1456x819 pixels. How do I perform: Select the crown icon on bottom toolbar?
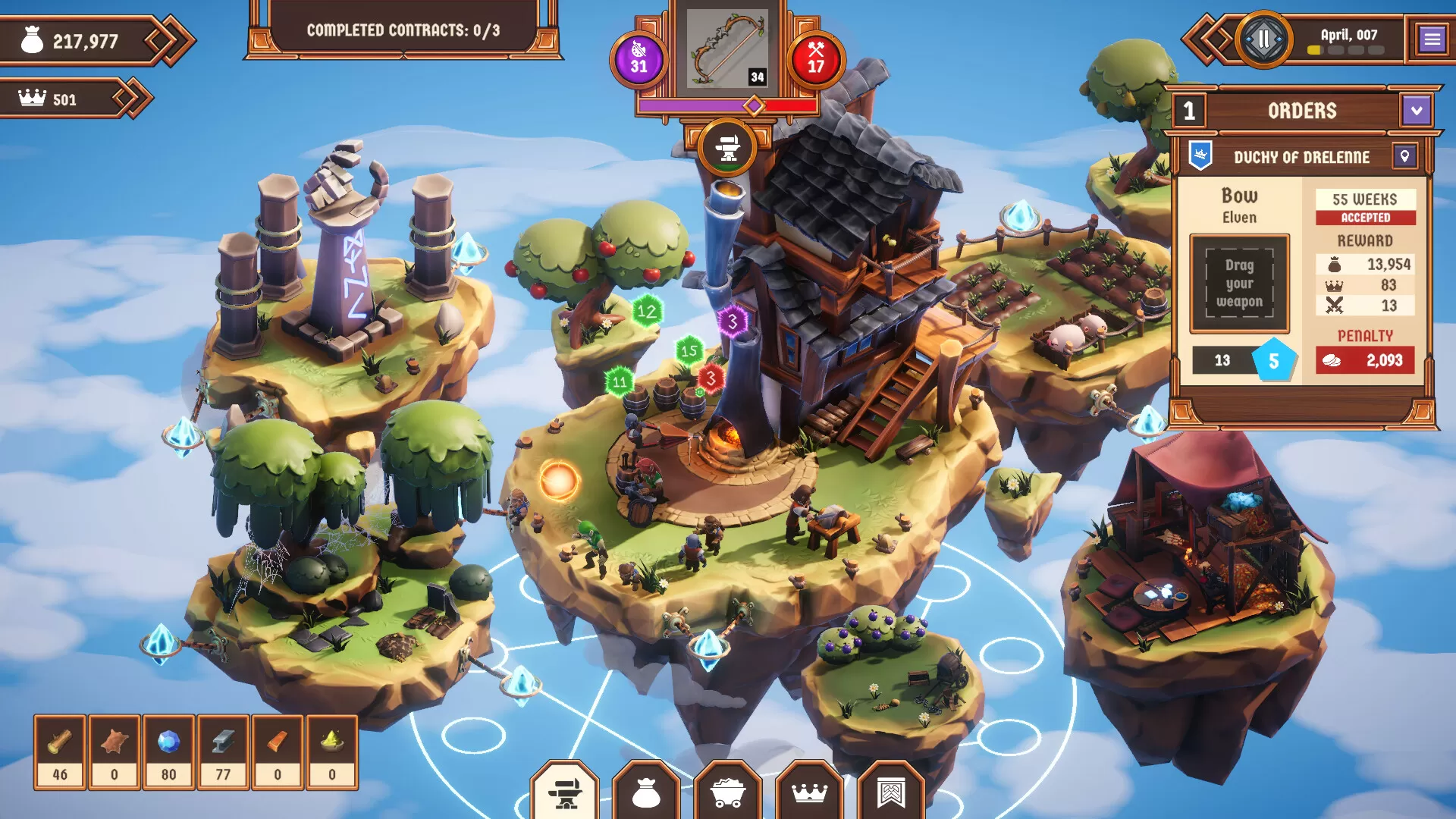pos(811,792)
